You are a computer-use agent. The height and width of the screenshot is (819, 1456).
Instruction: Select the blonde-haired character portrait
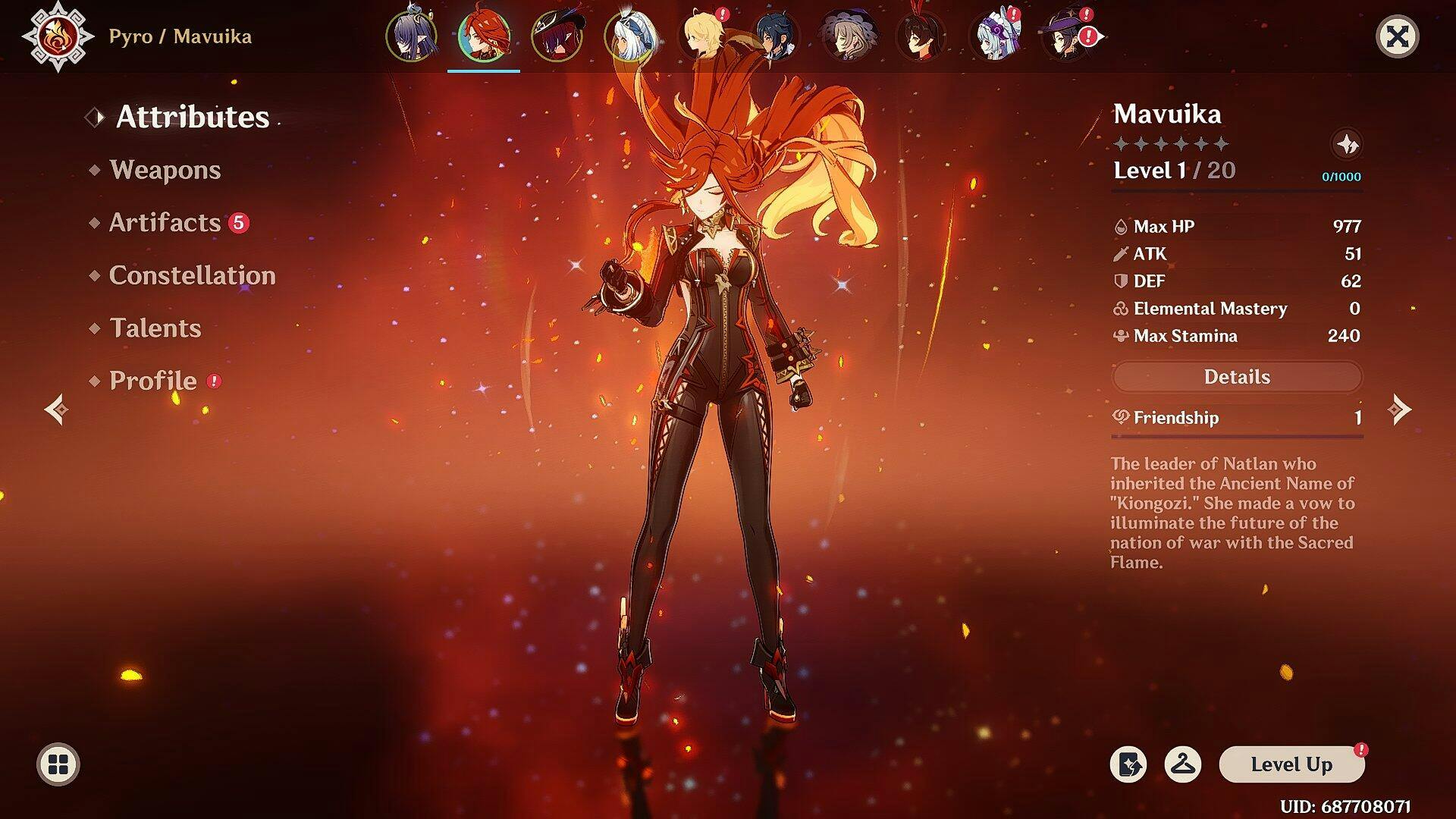(703, 36)
